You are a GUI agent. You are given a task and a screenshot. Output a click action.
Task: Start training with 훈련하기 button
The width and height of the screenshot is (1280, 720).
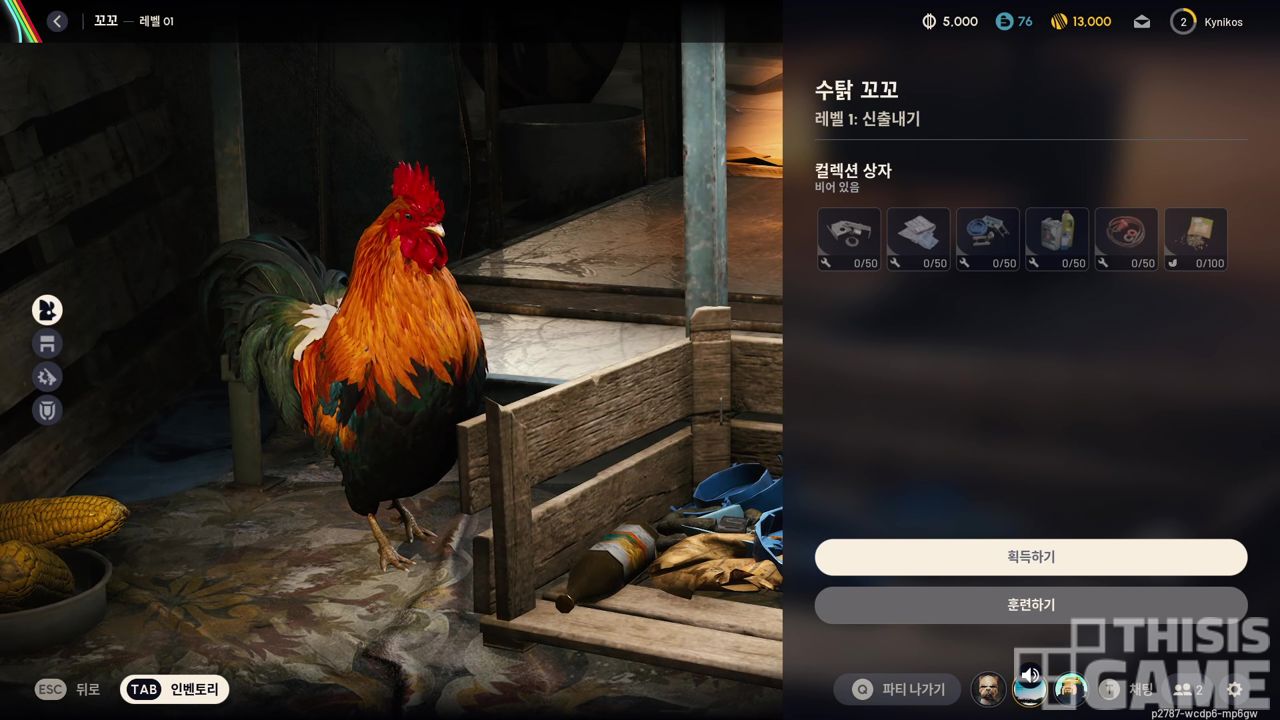(1030, 605)
